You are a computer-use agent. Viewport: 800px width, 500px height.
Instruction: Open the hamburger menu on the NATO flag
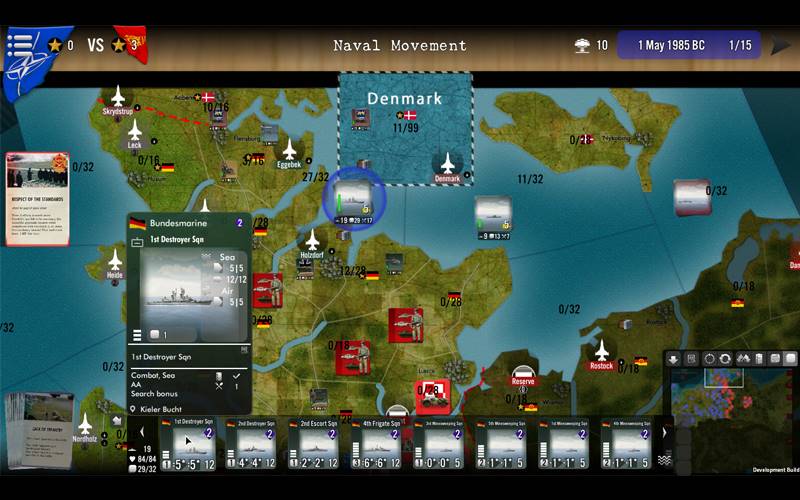[x=20, y=45]
